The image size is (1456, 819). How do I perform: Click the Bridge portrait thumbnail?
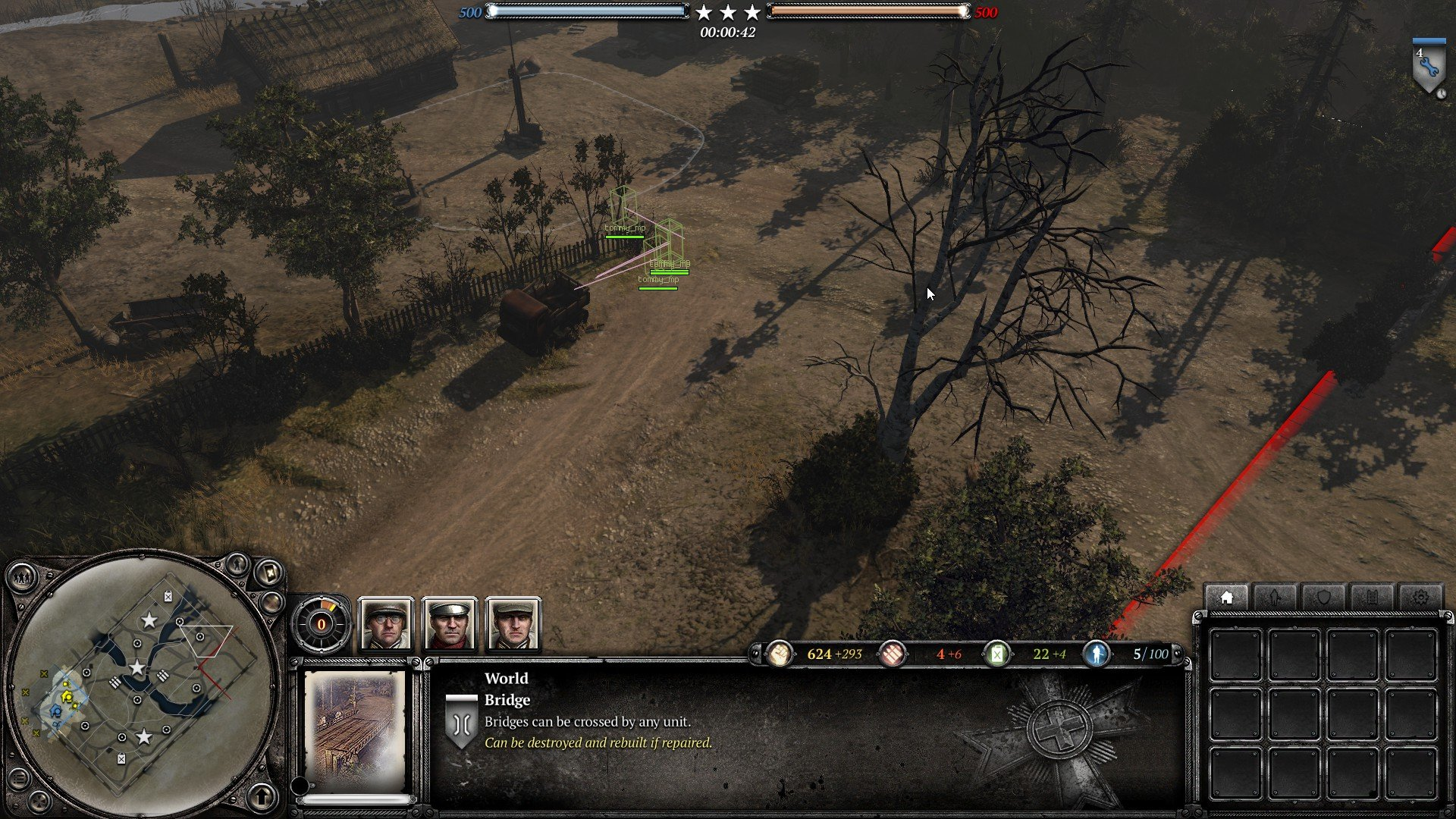tap(355, 731)
